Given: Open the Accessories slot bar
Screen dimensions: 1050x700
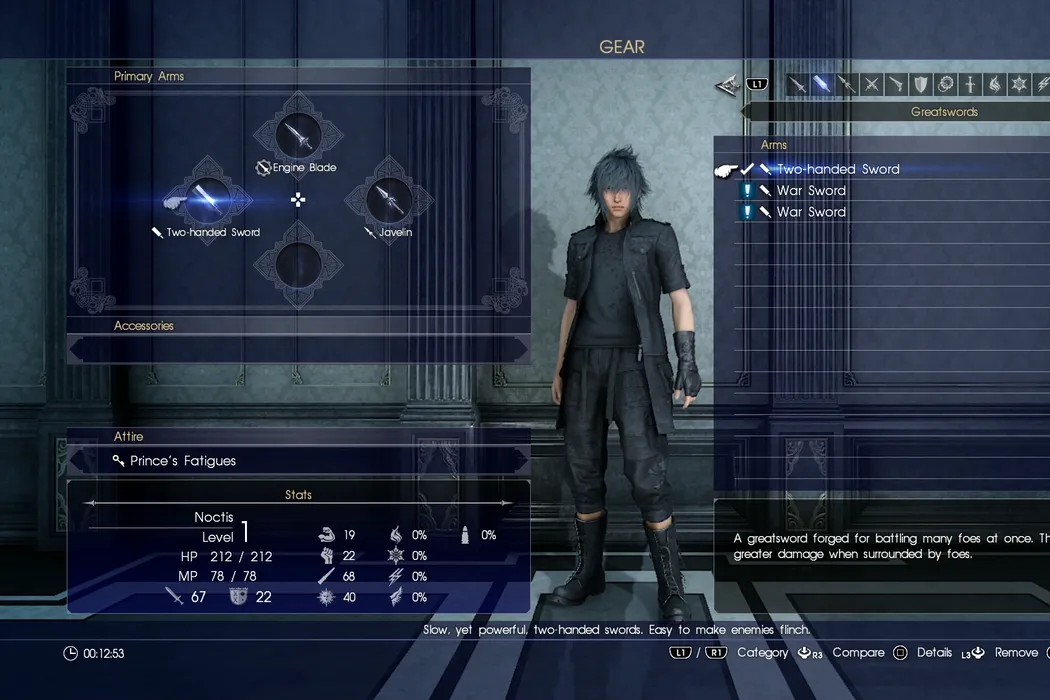Looking at the screenshot, I should click(297, 347).
